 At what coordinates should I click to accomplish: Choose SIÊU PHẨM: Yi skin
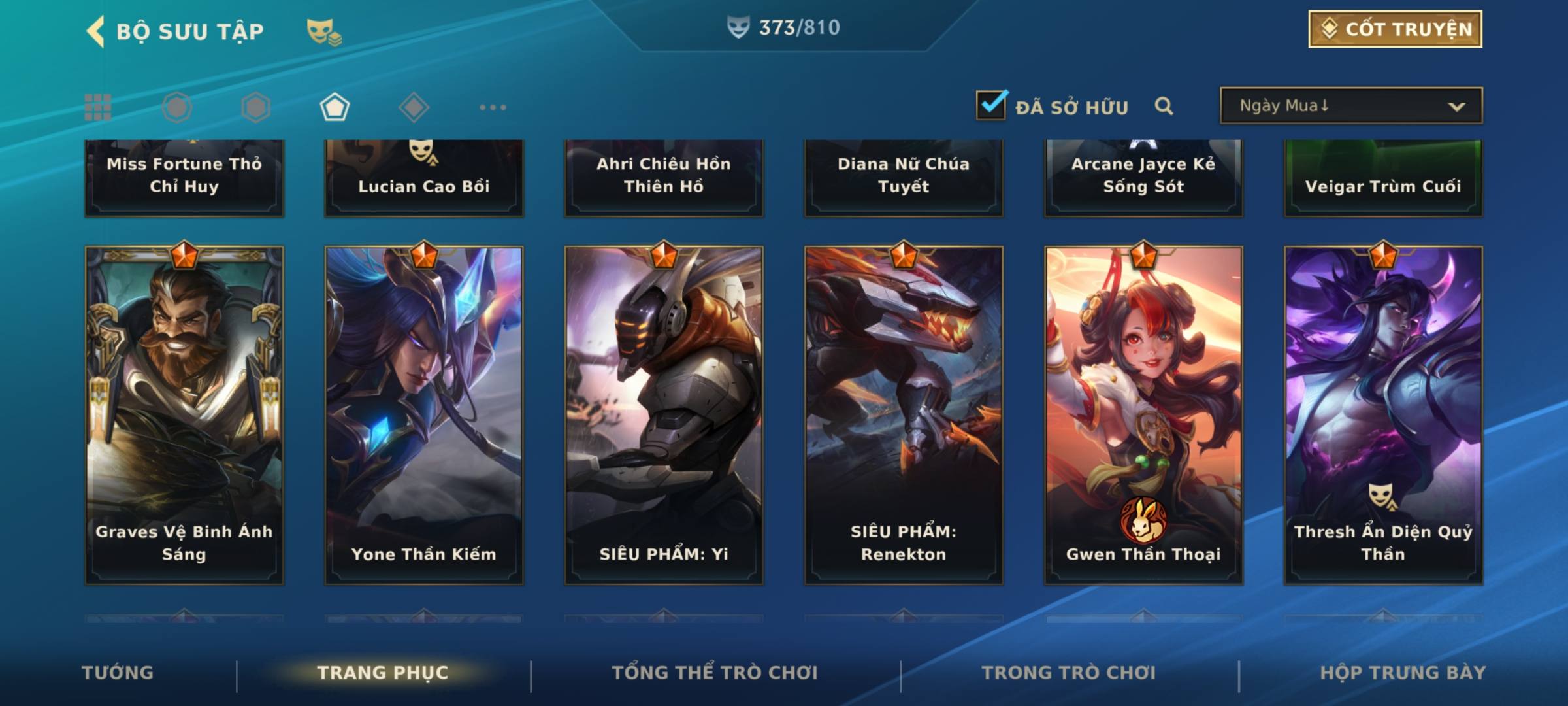tap(664, 415)
